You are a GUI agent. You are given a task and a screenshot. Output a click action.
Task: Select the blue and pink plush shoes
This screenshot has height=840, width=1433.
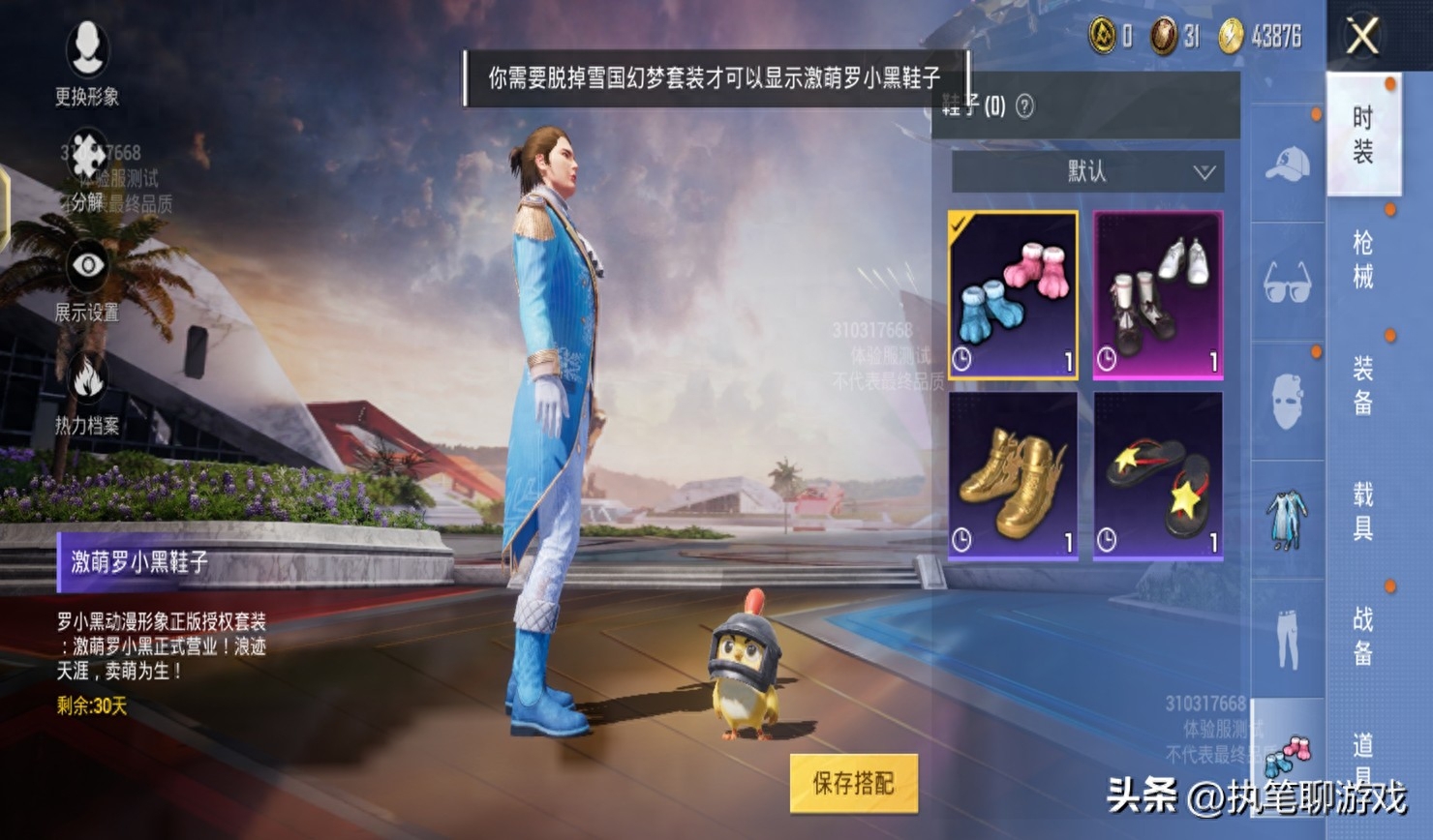click(1013, 294)
